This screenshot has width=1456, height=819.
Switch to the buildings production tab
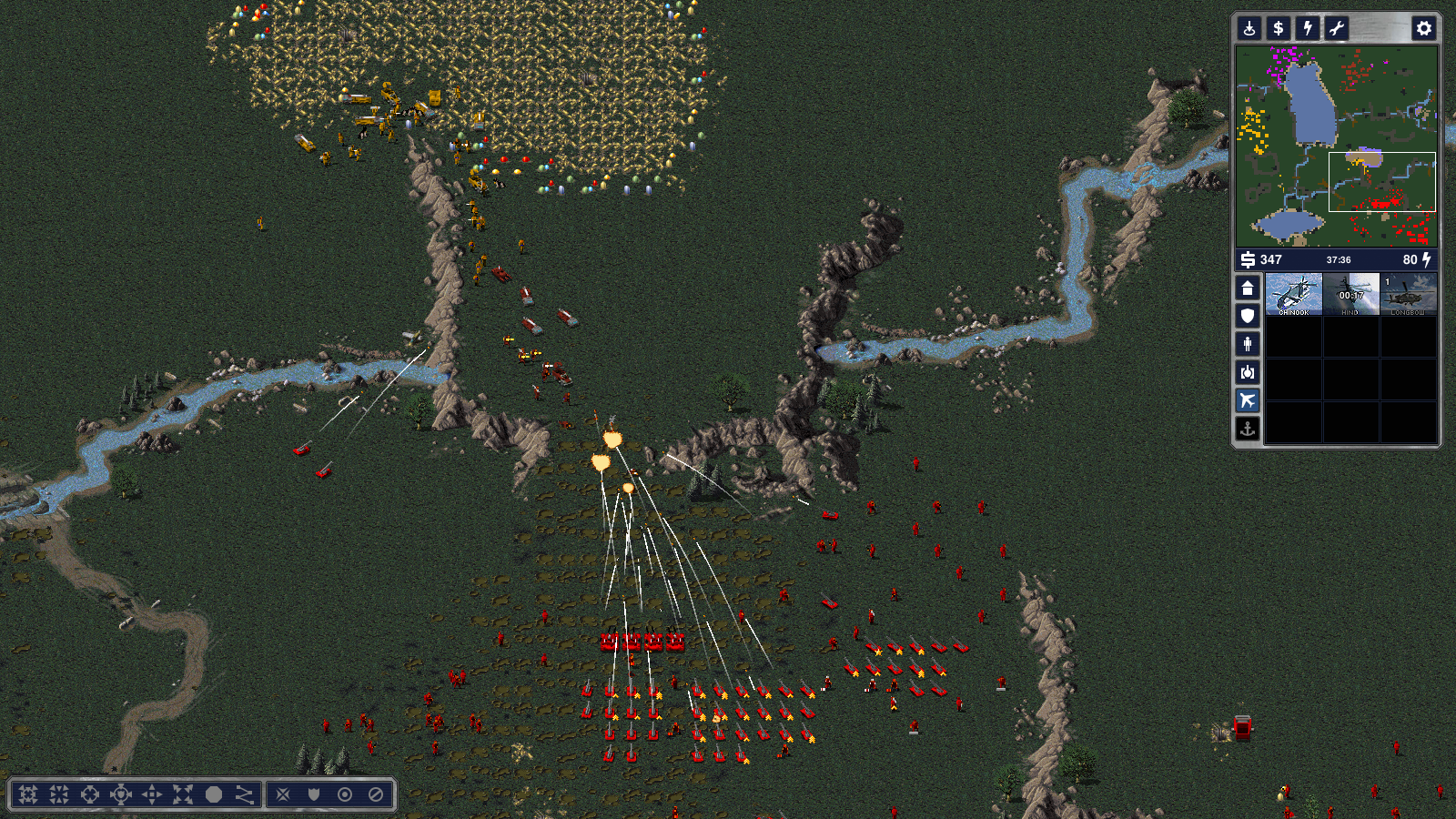1248,288
